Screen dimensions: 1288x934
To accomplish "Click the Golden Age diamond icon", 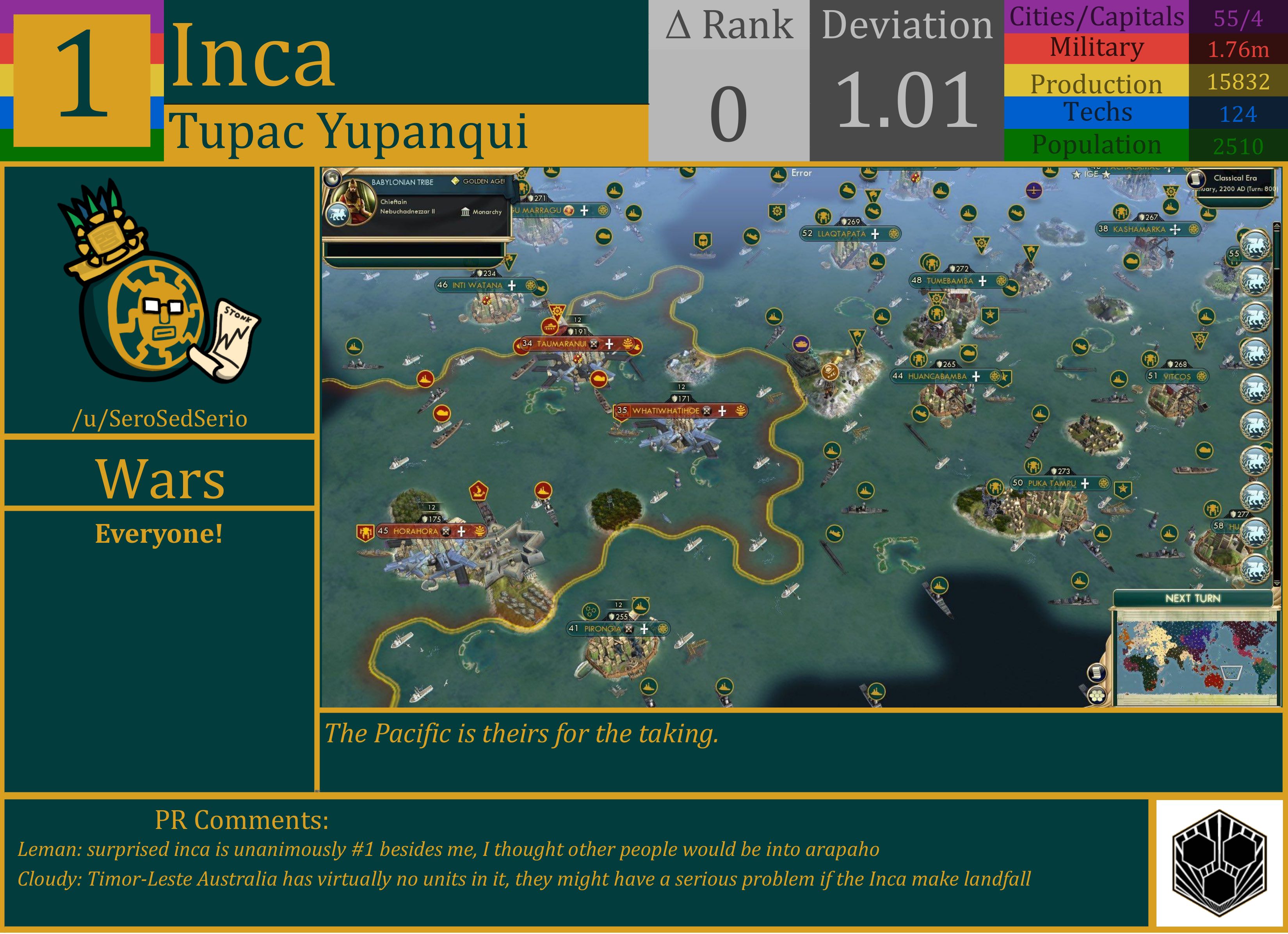I will [455, 181].
